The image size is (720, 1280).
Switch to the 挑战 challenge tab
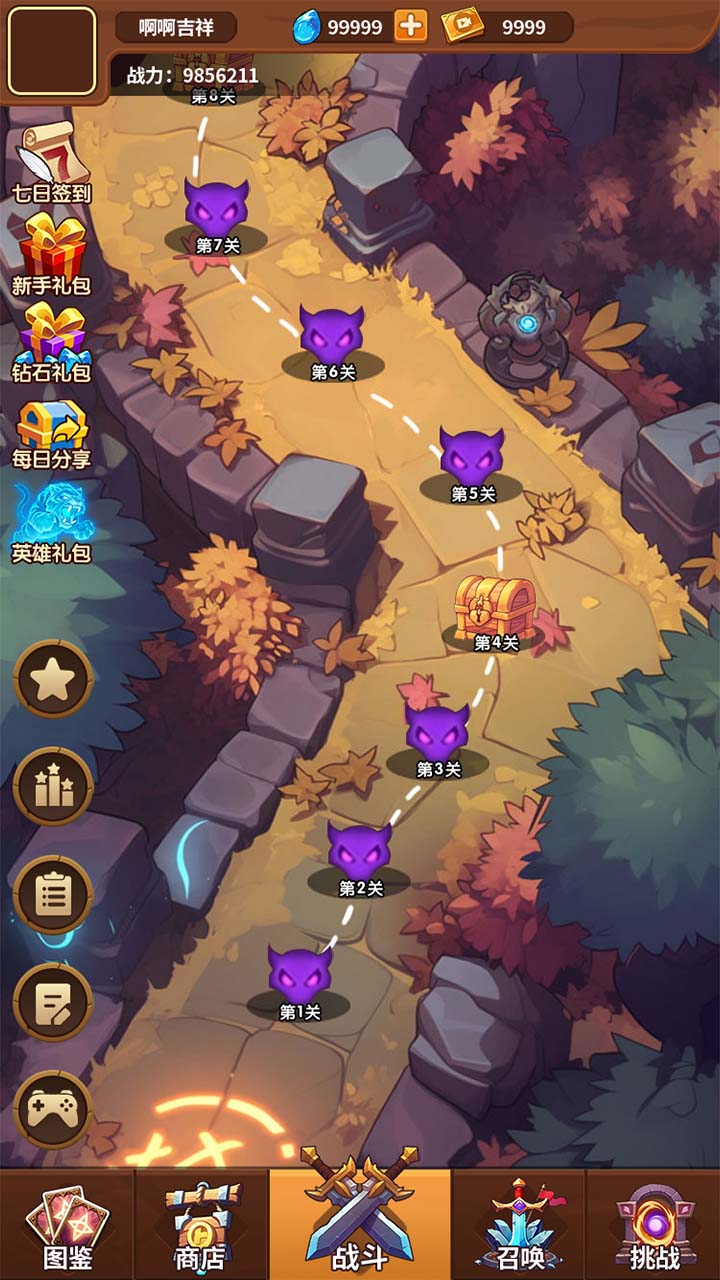[x=654, y=1226]
